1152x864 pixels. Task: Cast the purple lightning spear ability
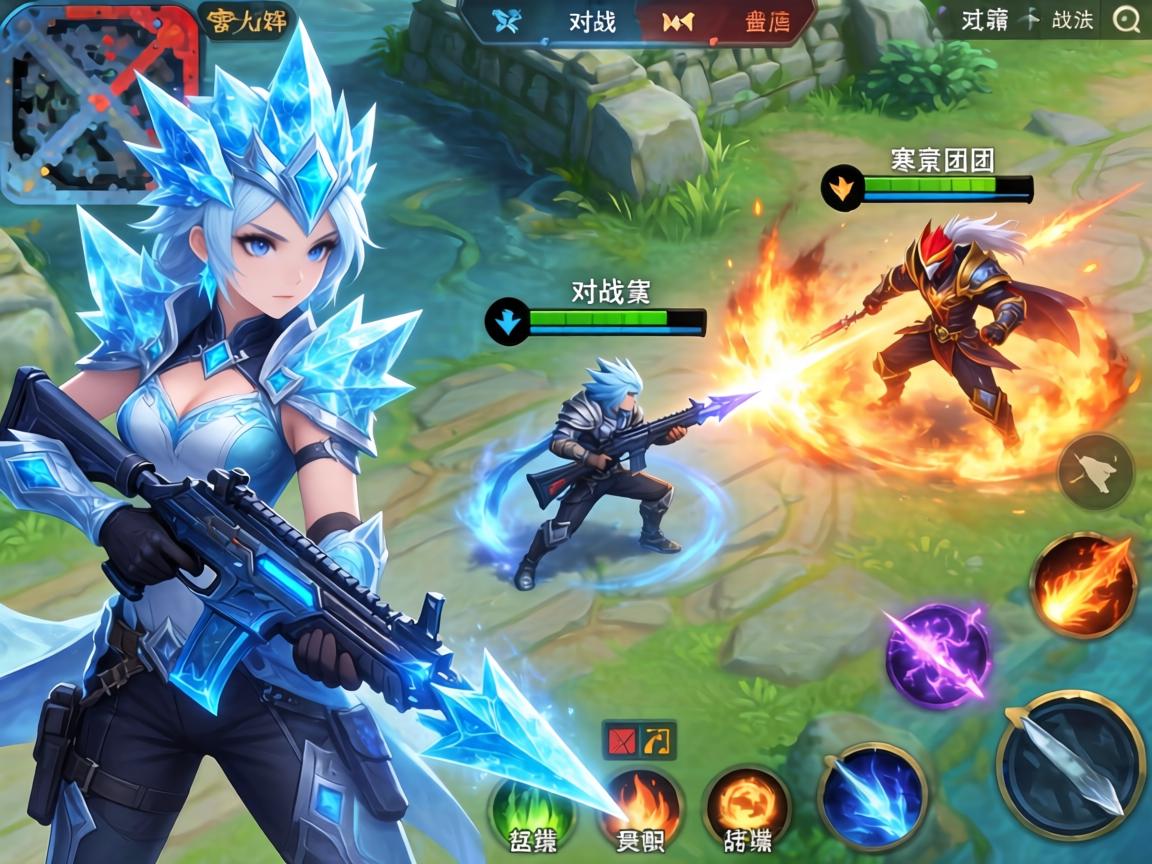click(937, 655)
